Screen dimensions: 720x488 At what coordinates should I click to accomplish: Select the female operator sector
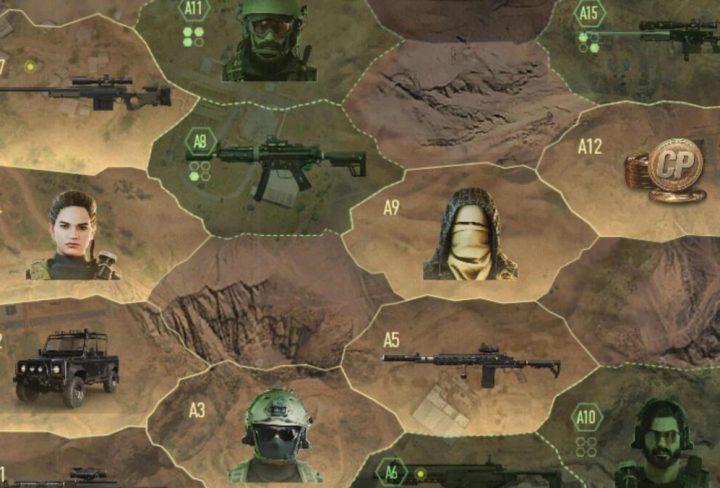click(74, 236)
